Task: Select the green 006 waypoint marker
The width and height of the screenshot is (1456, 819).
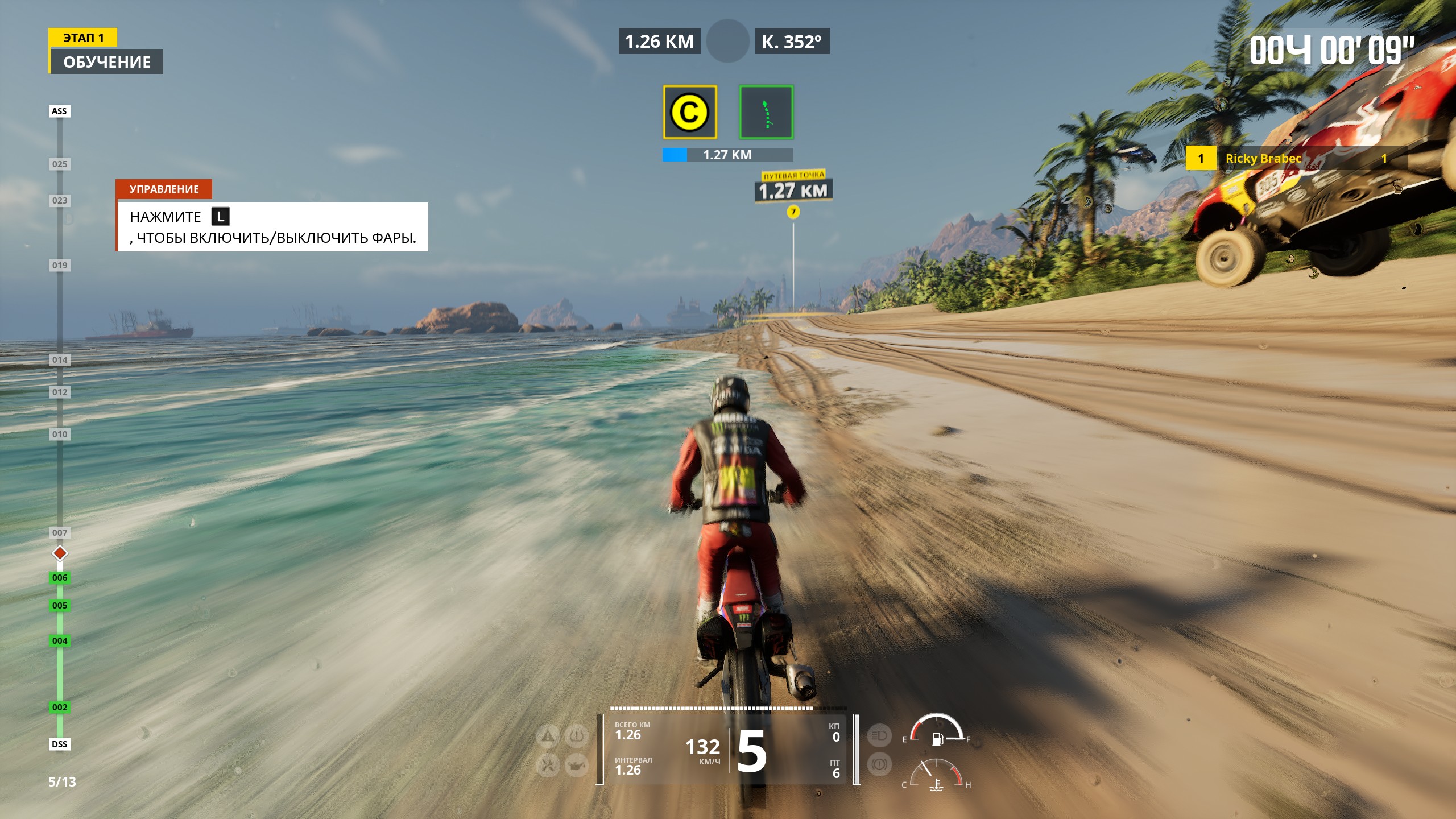Action: pos(60,578)
